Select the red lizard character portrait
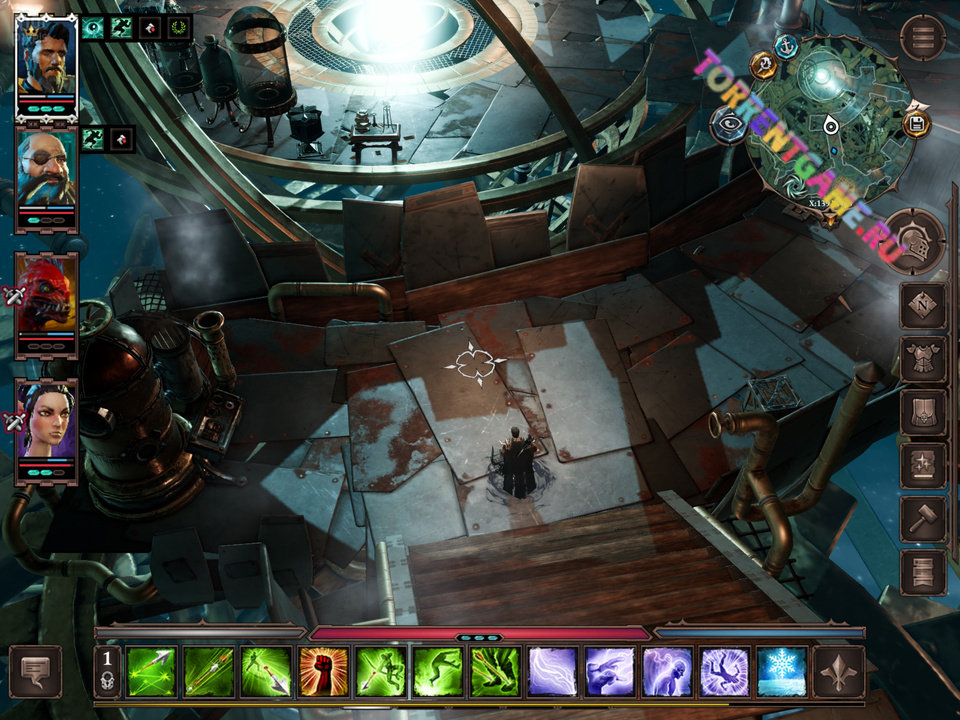 pos(46,297)
